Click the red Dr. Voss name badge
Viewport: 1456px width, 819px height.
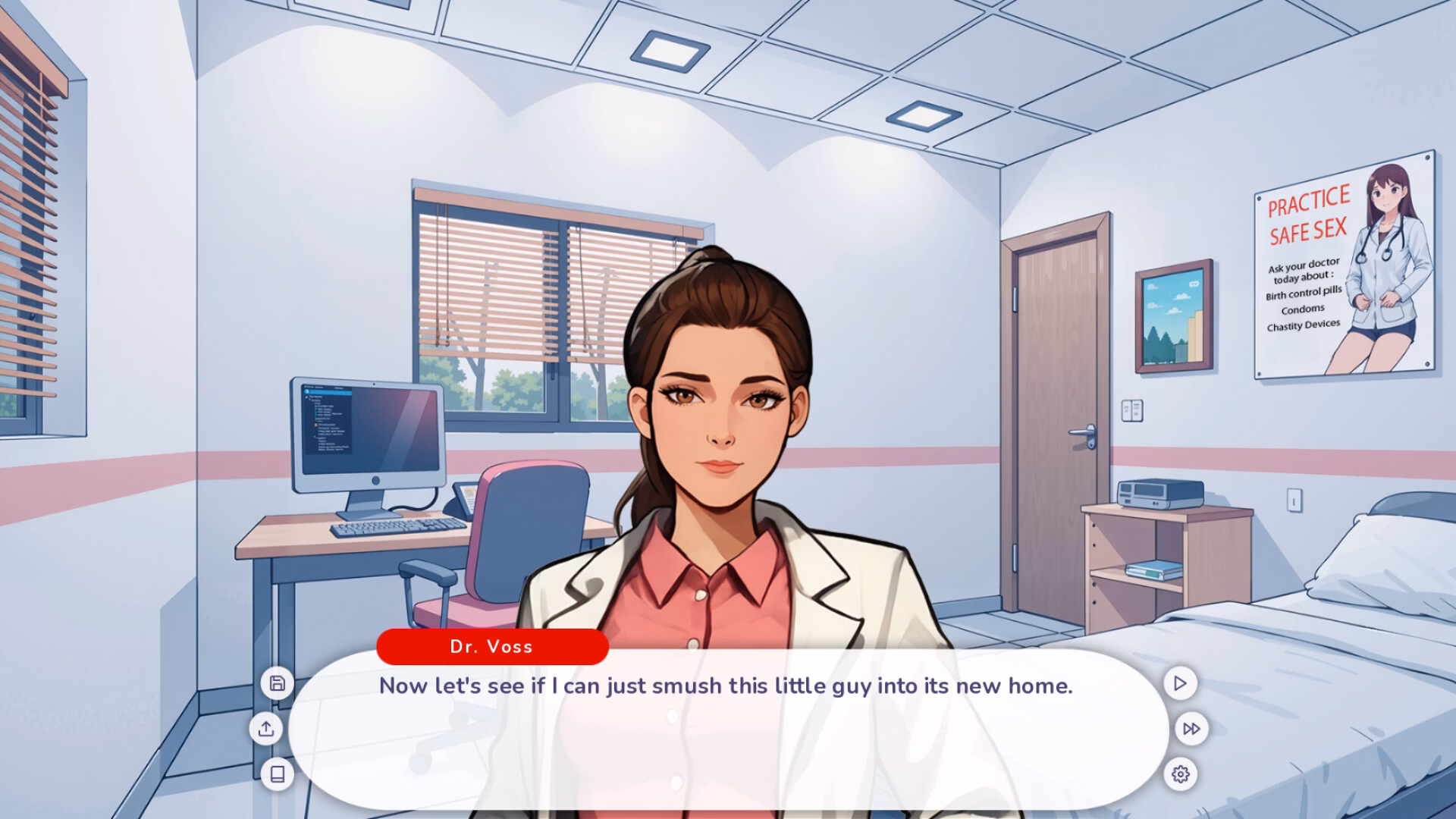click(491, 646)
